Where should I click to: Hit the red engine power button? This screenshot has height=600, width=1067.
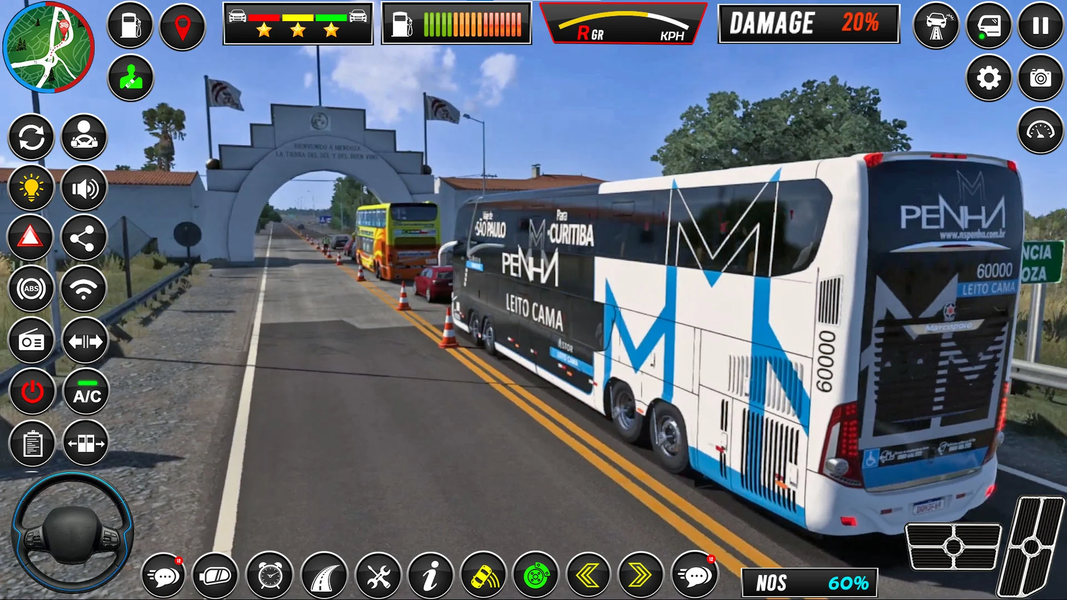click(31, 392)
